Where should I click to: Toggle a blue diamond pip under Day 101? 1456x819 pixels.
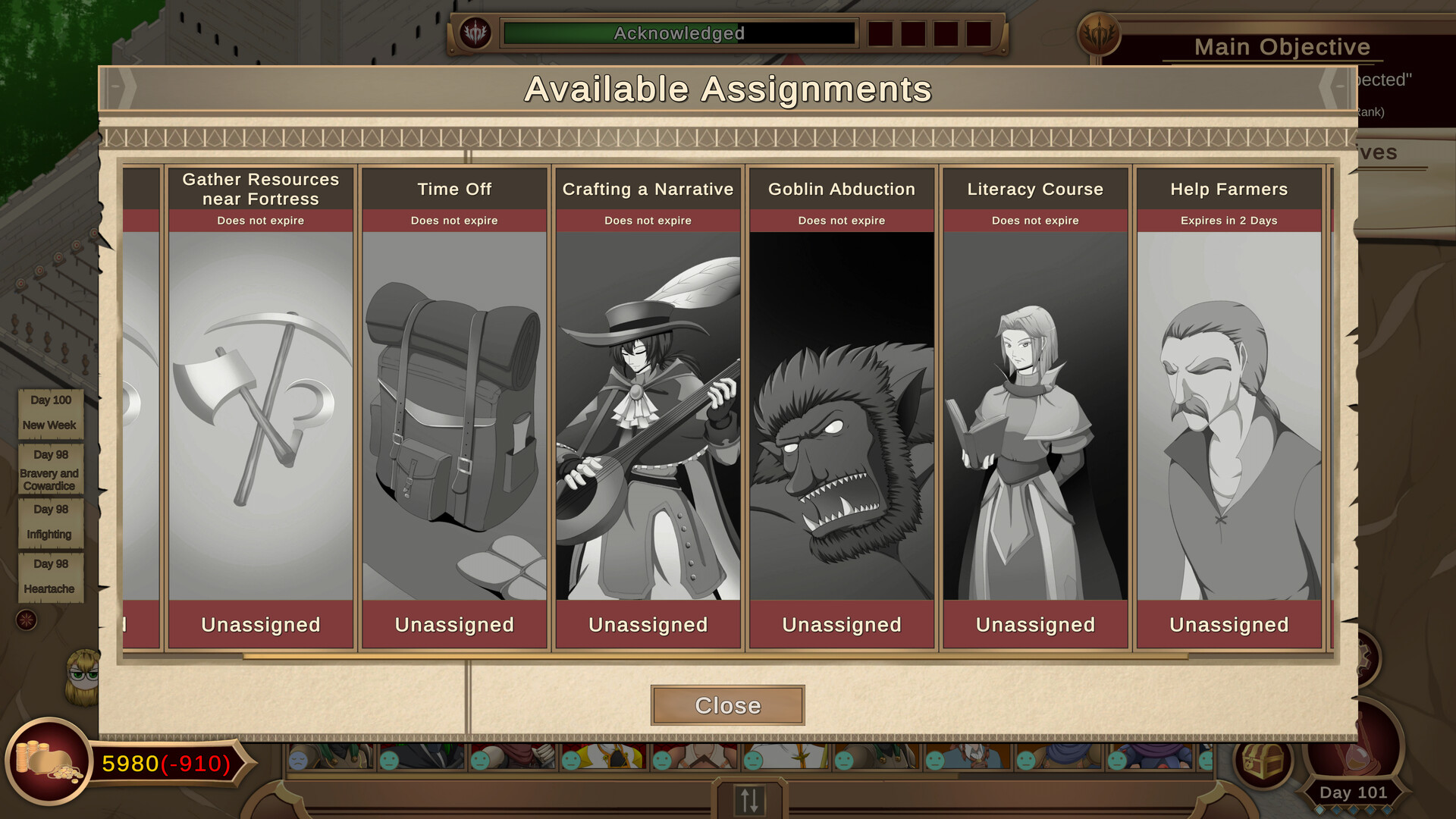(x=1321, y=811)
